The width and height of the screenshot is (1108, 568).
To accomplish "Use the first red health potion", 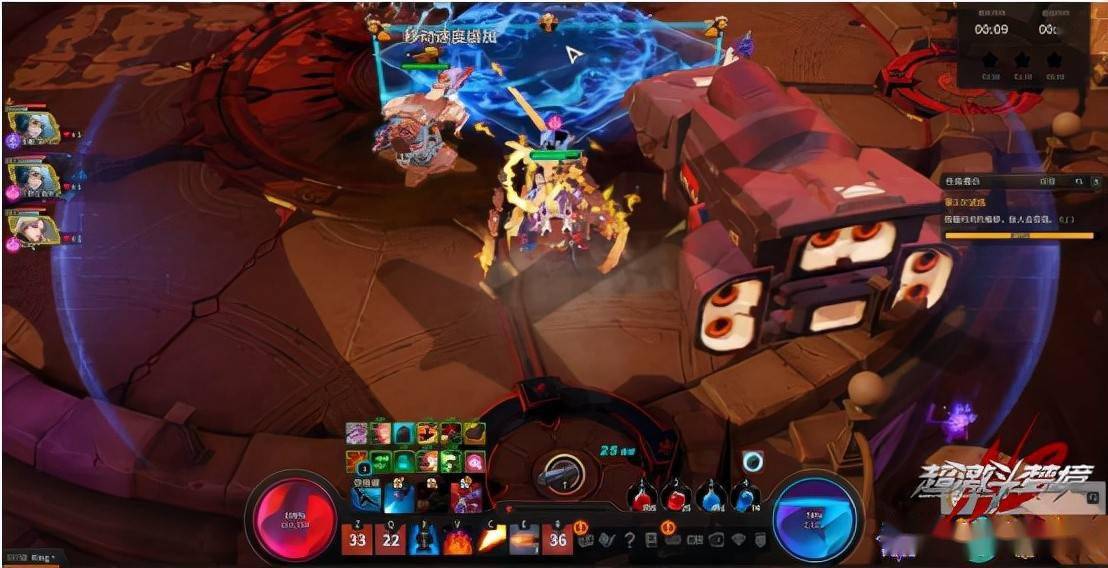I will [643, 497].
